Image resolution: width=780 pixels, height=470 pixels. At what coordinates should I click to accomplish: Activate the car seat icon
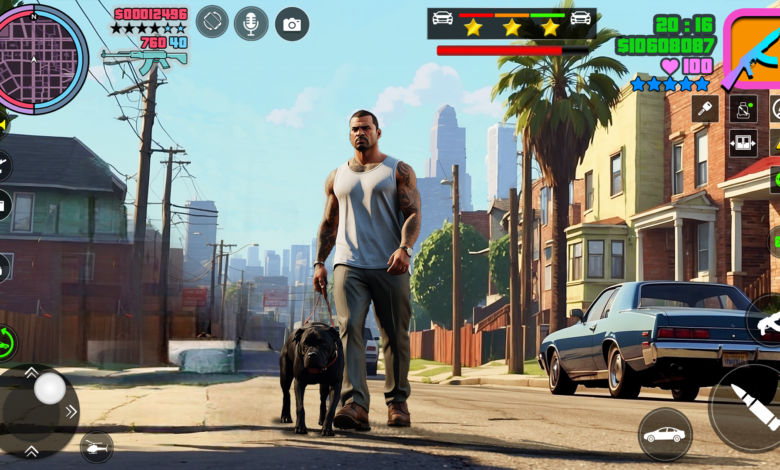[743, 108]
